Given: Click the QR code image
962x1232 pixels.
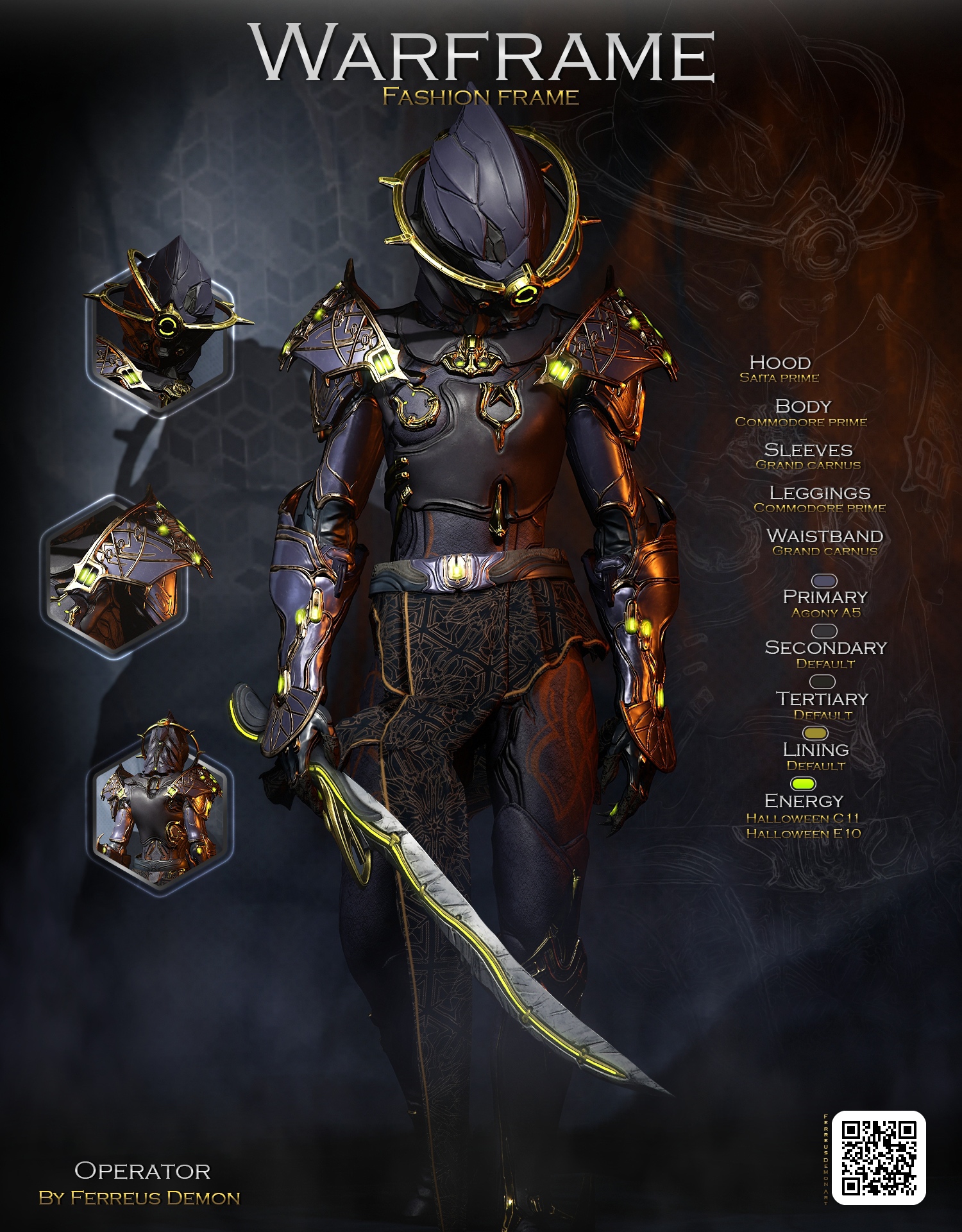Looking at the screenshot, I should [x=878, y=1158].
